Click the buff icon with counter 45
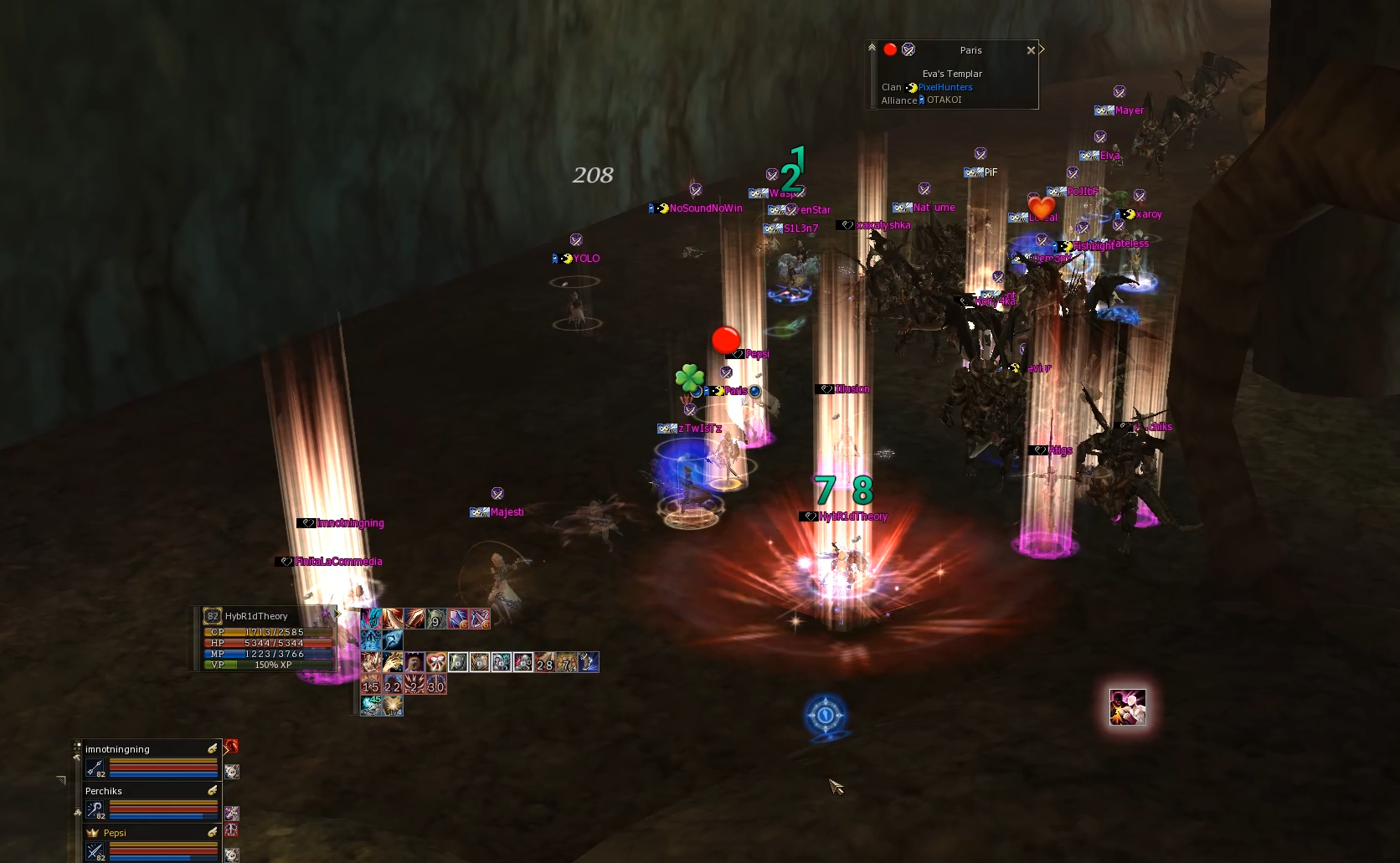 coord(371,706)
